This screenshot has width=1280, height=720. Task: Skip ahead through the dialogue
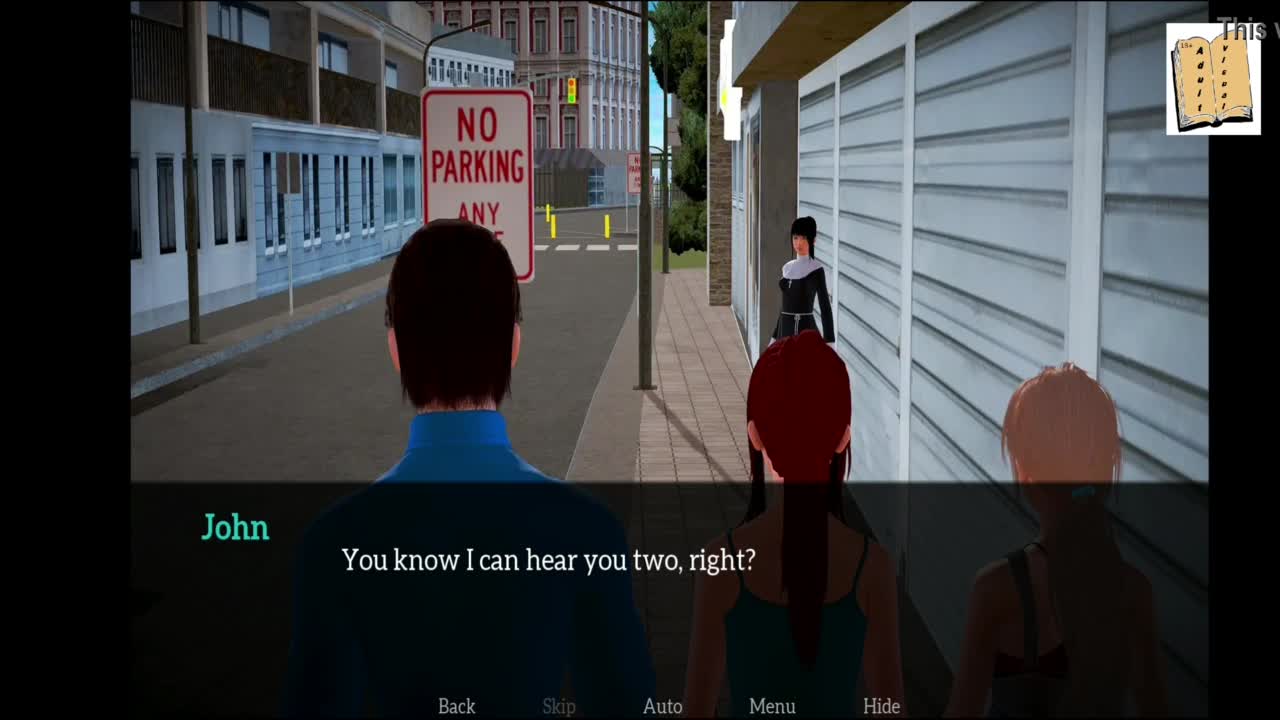pos(559,706)
